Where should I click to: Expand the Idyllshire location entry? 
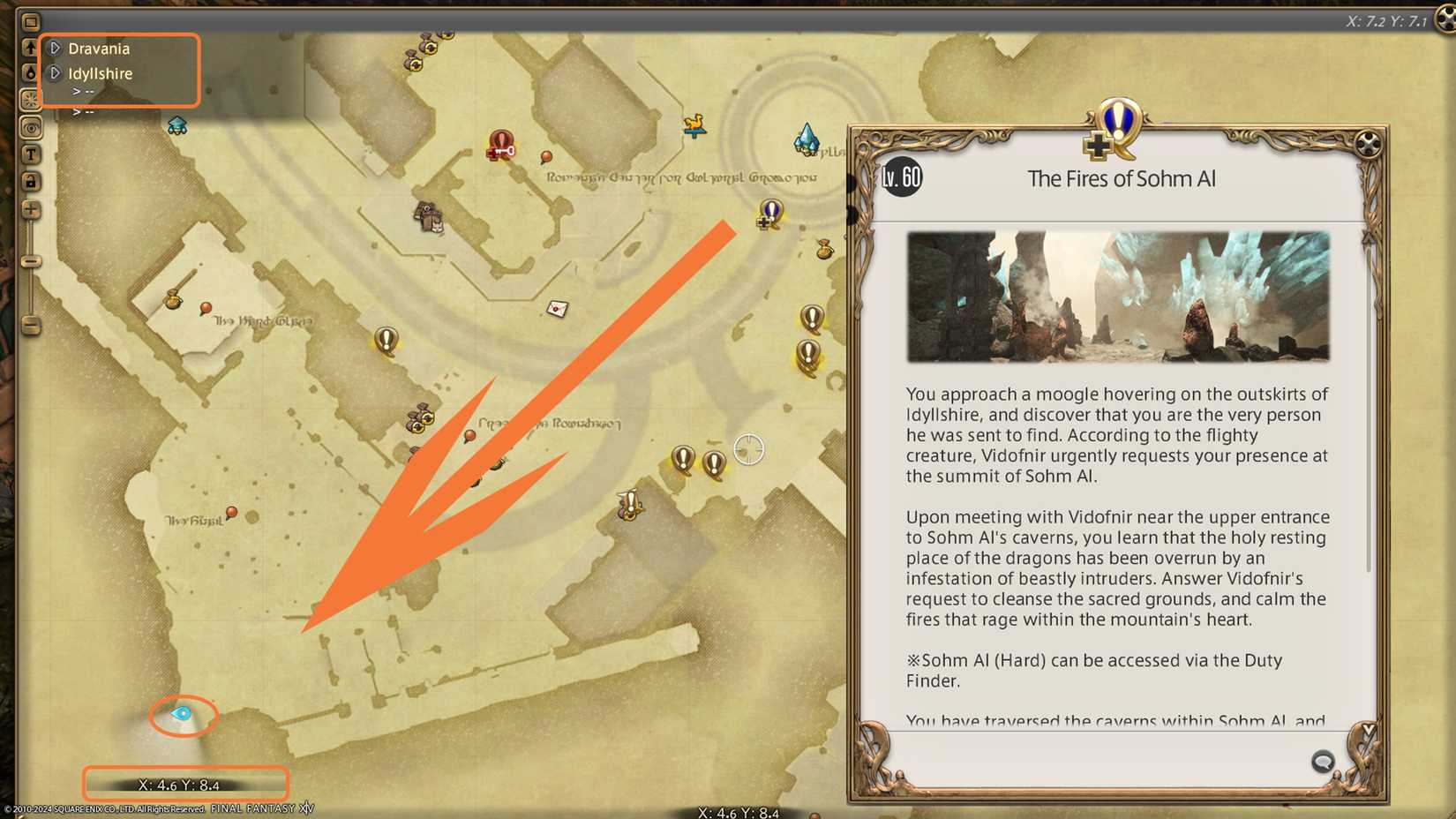56,73
